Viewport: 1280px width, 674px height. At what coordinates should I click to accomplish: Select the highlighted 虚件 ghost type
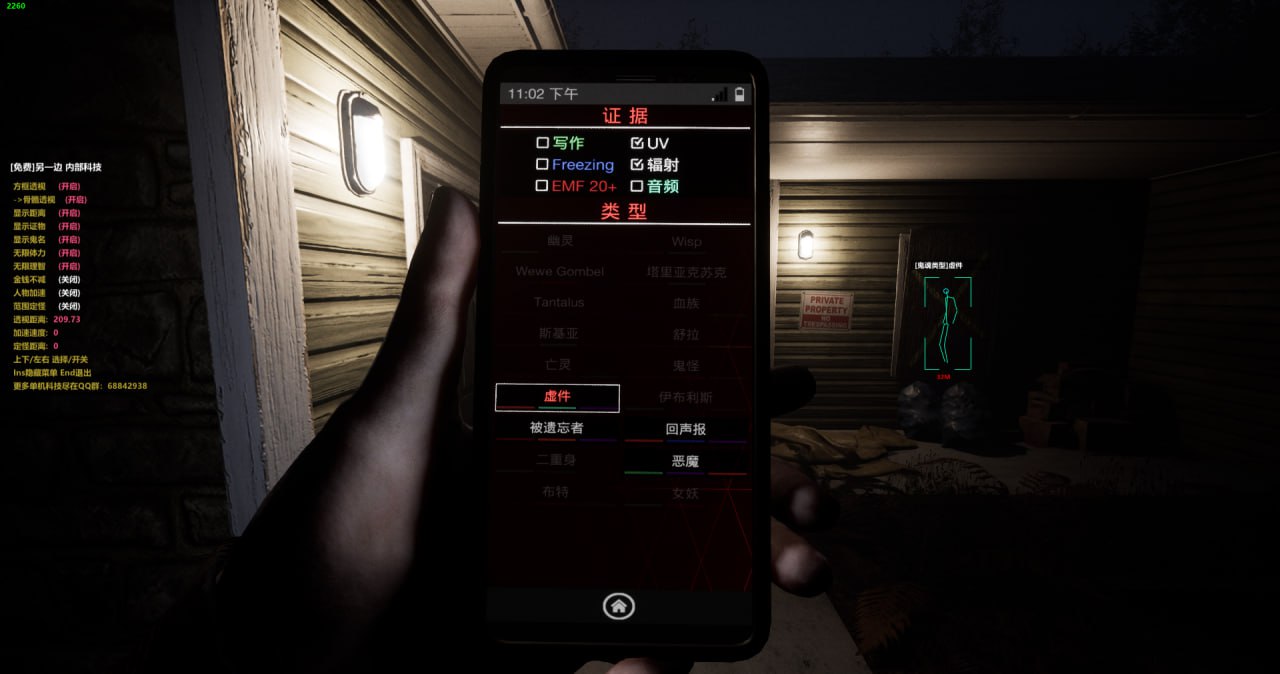557,397
